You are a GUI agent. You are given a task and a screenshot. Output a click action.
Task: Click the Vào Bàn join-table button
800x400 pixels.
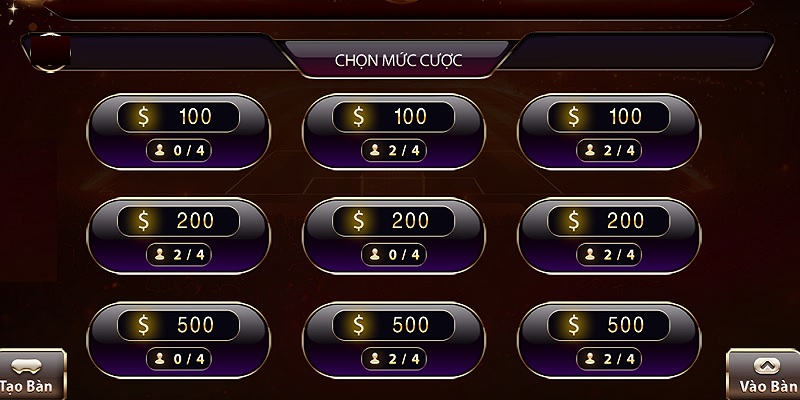(x=764, y=375)
